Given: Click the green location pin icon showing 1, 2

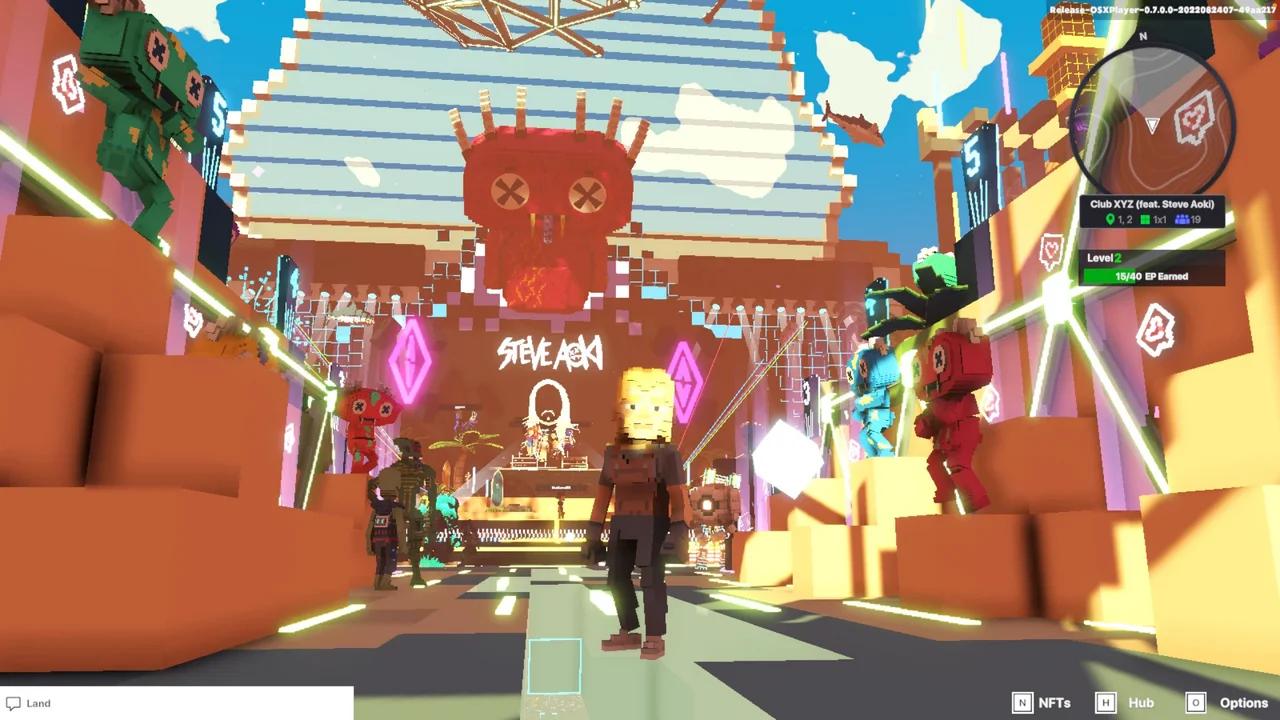Looking at the screenshot, I should (1111, 219).
